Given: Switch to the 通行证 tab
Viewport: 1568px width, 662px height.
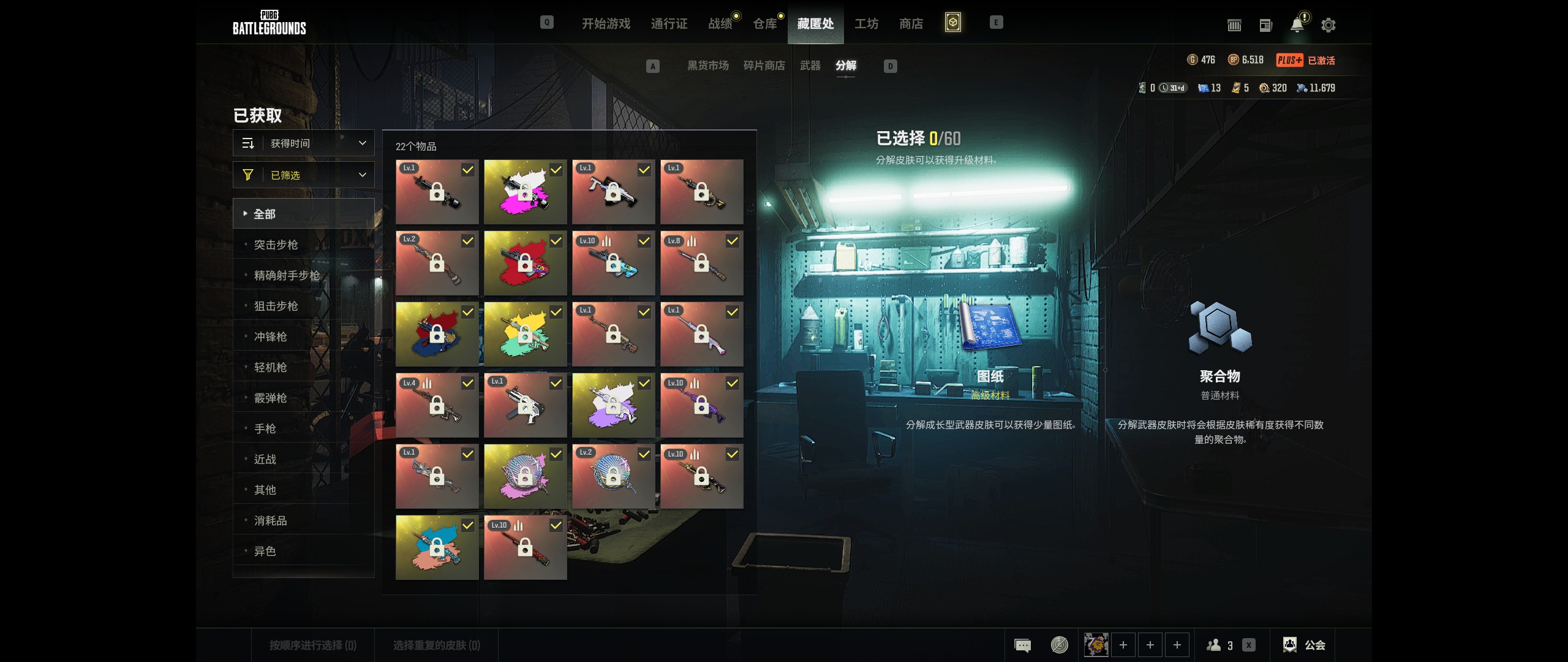Looking at the screenshot, I should (669, 24).
